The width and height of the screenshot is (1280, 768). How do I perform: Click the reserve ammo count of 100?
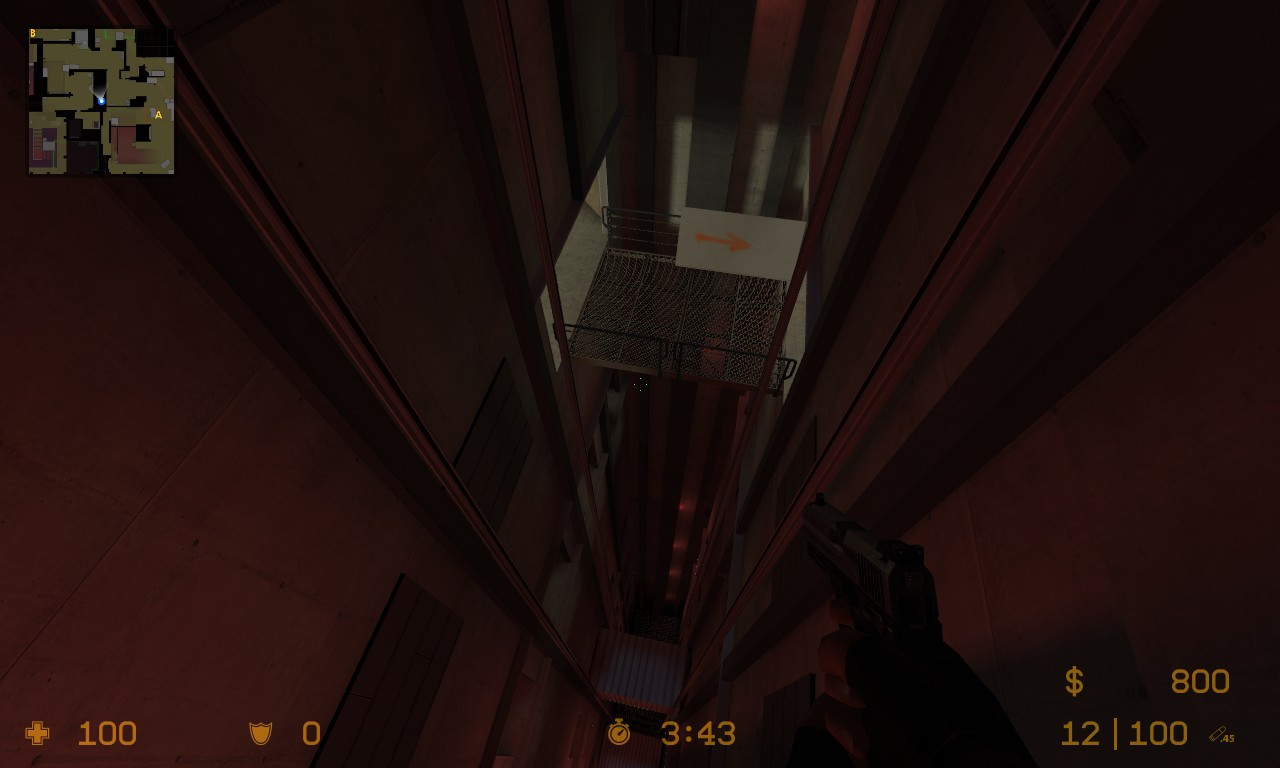[x=1158, y=733]
